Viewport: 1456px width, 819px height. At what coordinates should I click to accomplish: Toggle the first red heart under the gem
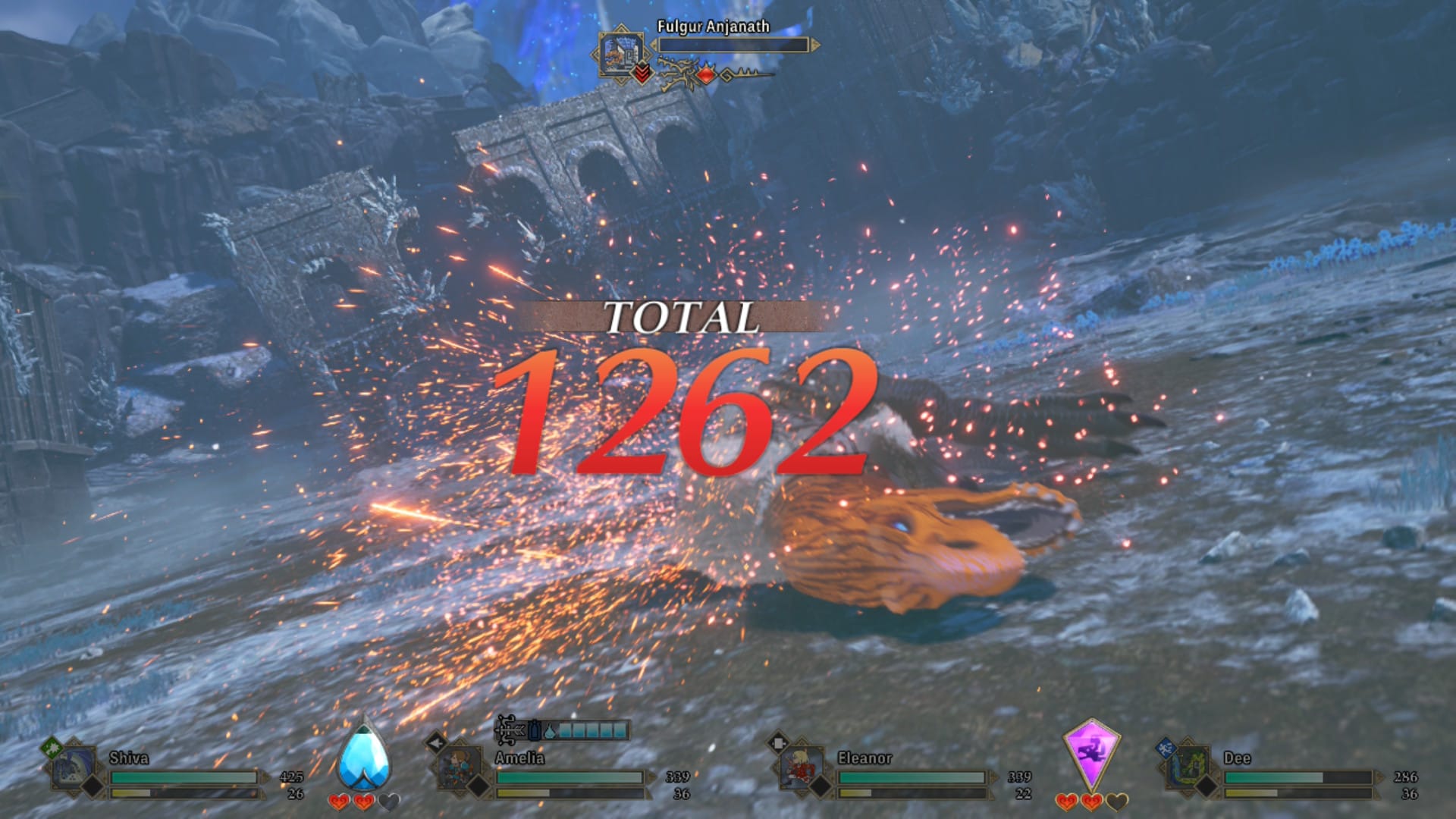coord(1067,801)
